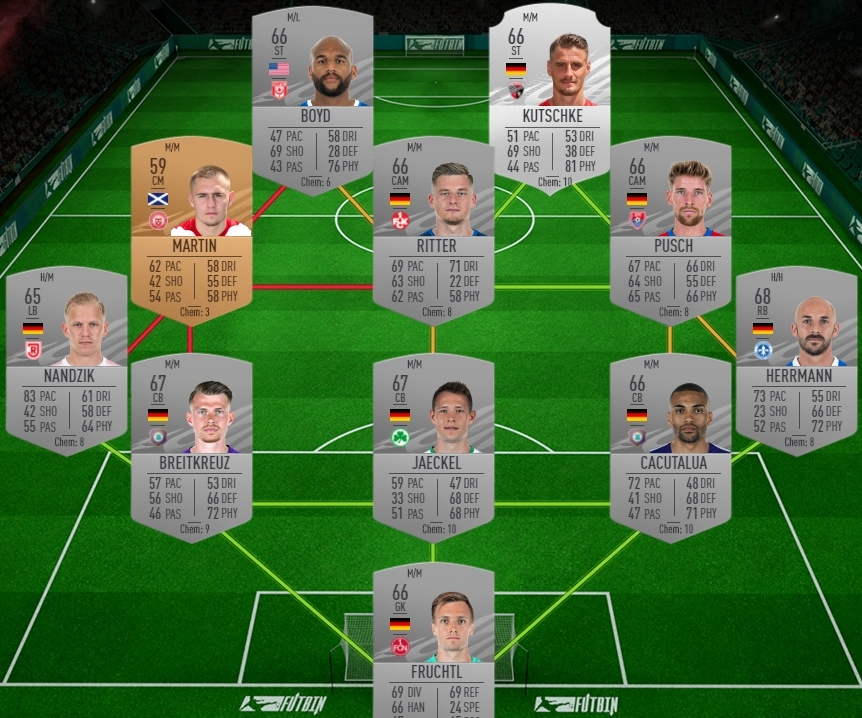Select the Fruchtl goalkeeper card
The image size is (862, 718).
click(432, 640)
